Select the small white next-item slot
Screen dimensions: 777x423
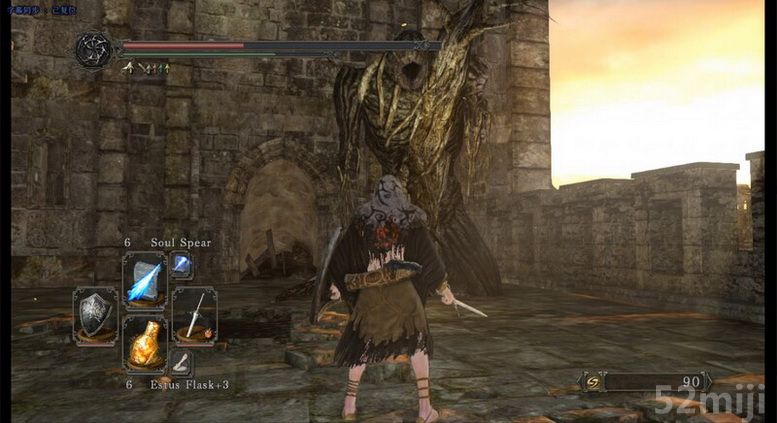181,363
